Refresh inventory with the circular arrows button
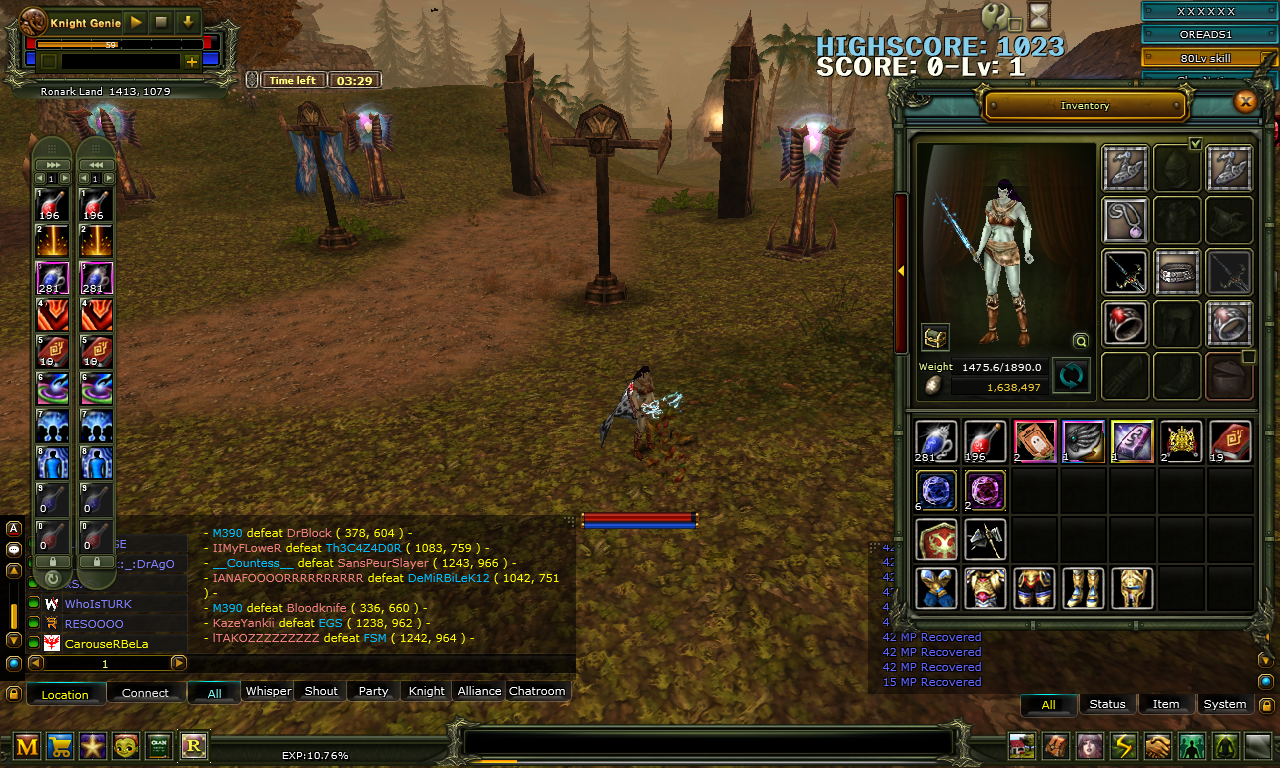 1072,376
